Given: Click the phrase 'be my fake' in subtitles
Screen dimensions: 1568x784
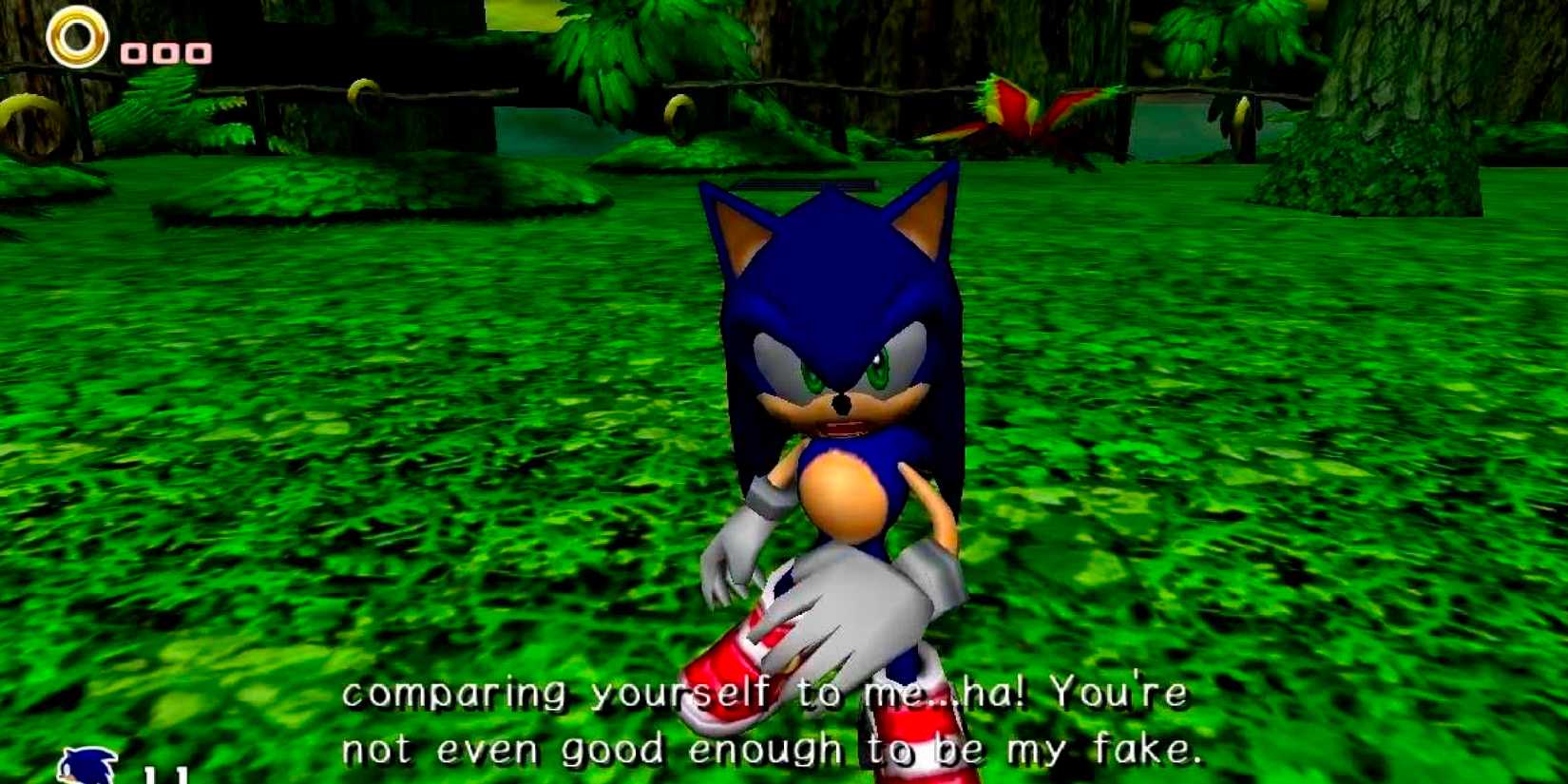Looking at the screenshot, I should 1074,749.
